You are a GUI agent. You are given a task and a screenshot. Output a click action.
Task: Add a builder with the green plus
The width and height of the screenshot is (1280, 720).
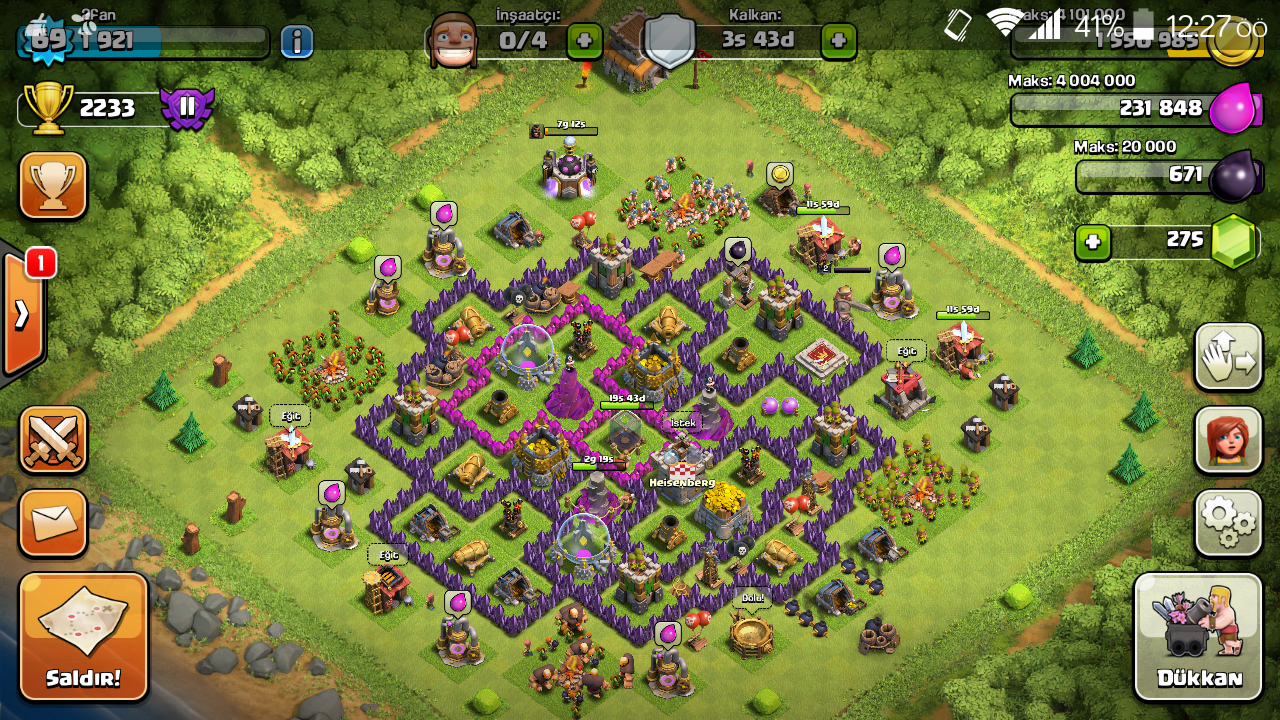(x=584, y=41)
